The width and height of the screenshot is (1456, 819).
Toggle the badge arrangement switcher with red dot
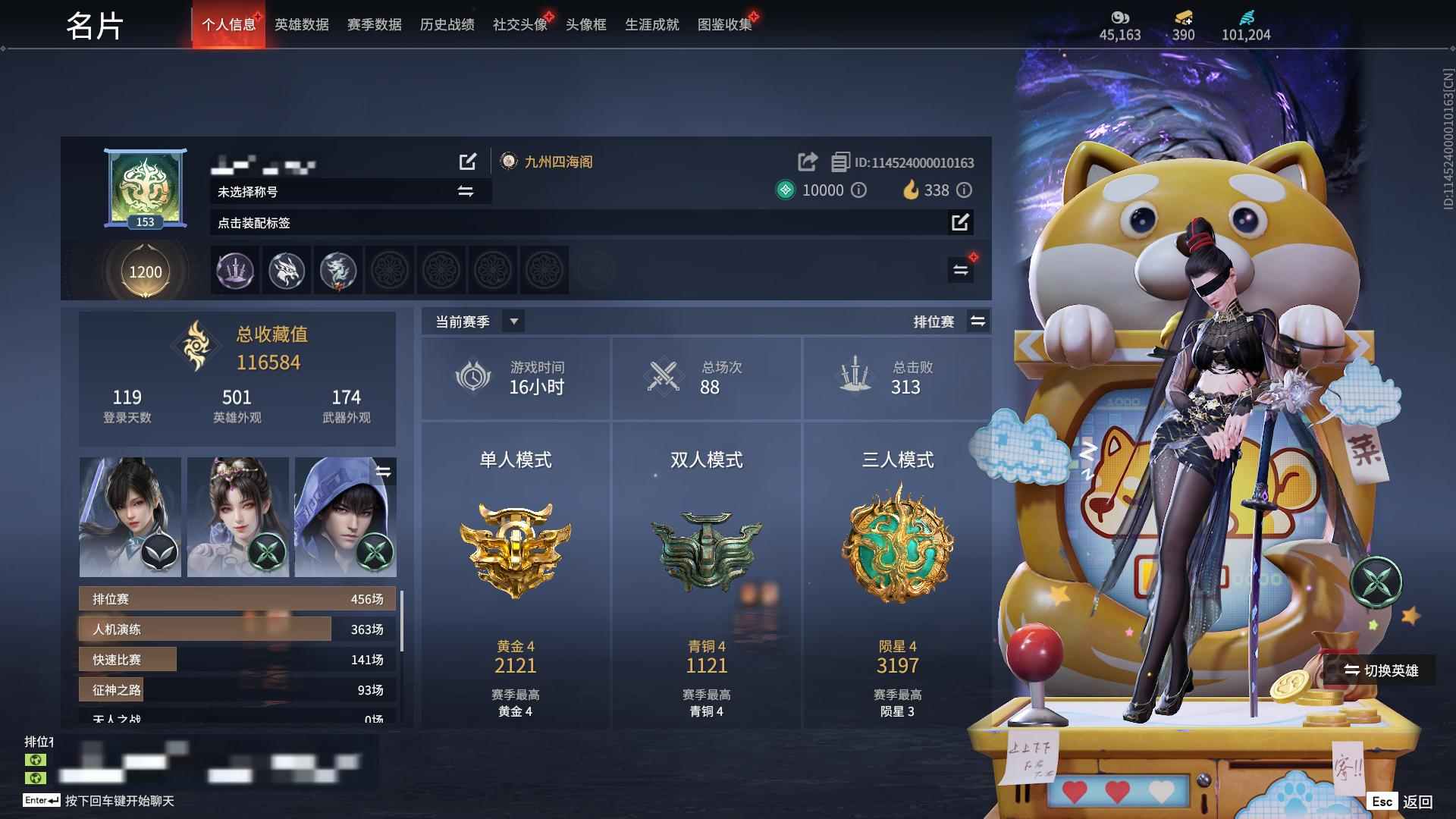(960, 269)
